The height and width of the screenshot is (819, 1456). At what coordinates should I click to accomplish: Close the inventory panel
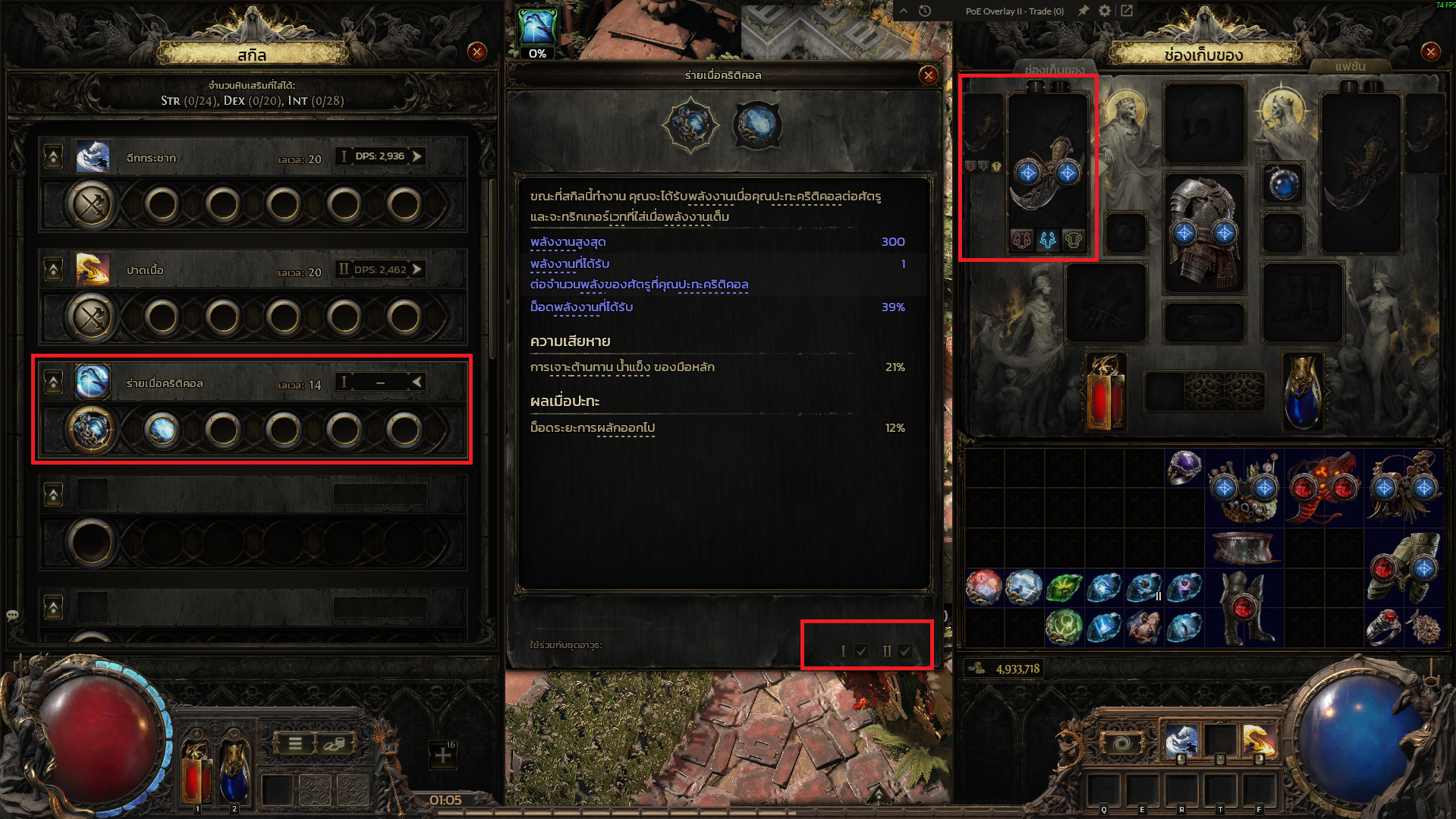tap(1430, 52)
